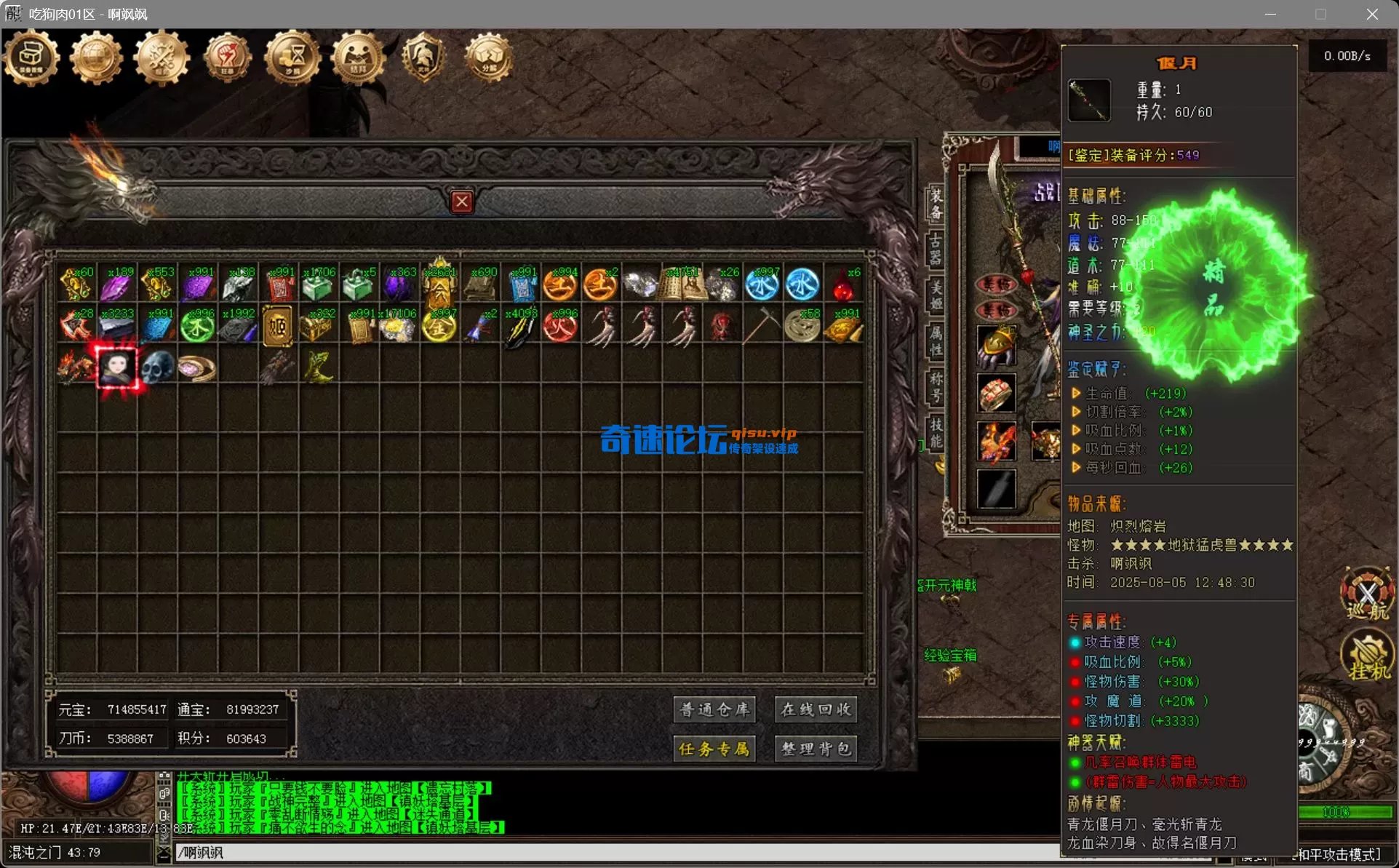Image resolution: width=1399 pixels, height=868 pixels.
Task: Open the forge tools gear icon
Action: (x=162, y=58)
